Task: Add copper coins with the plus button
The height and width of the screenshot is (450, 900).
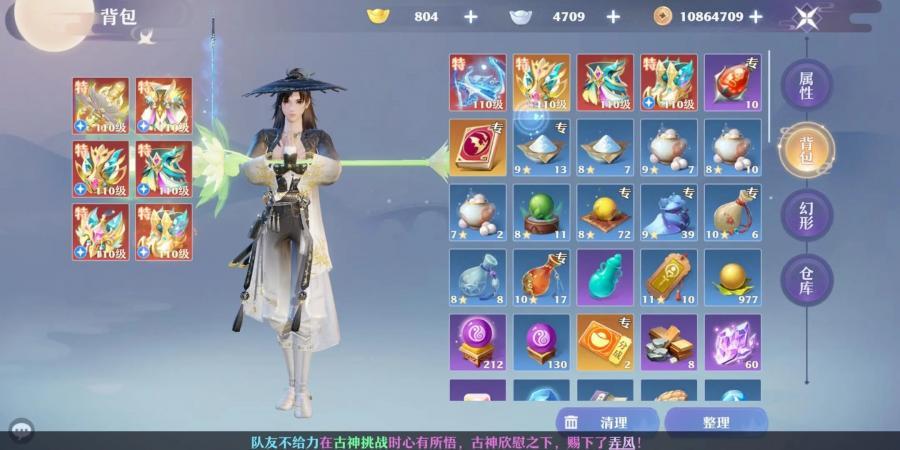Action: 756,17
